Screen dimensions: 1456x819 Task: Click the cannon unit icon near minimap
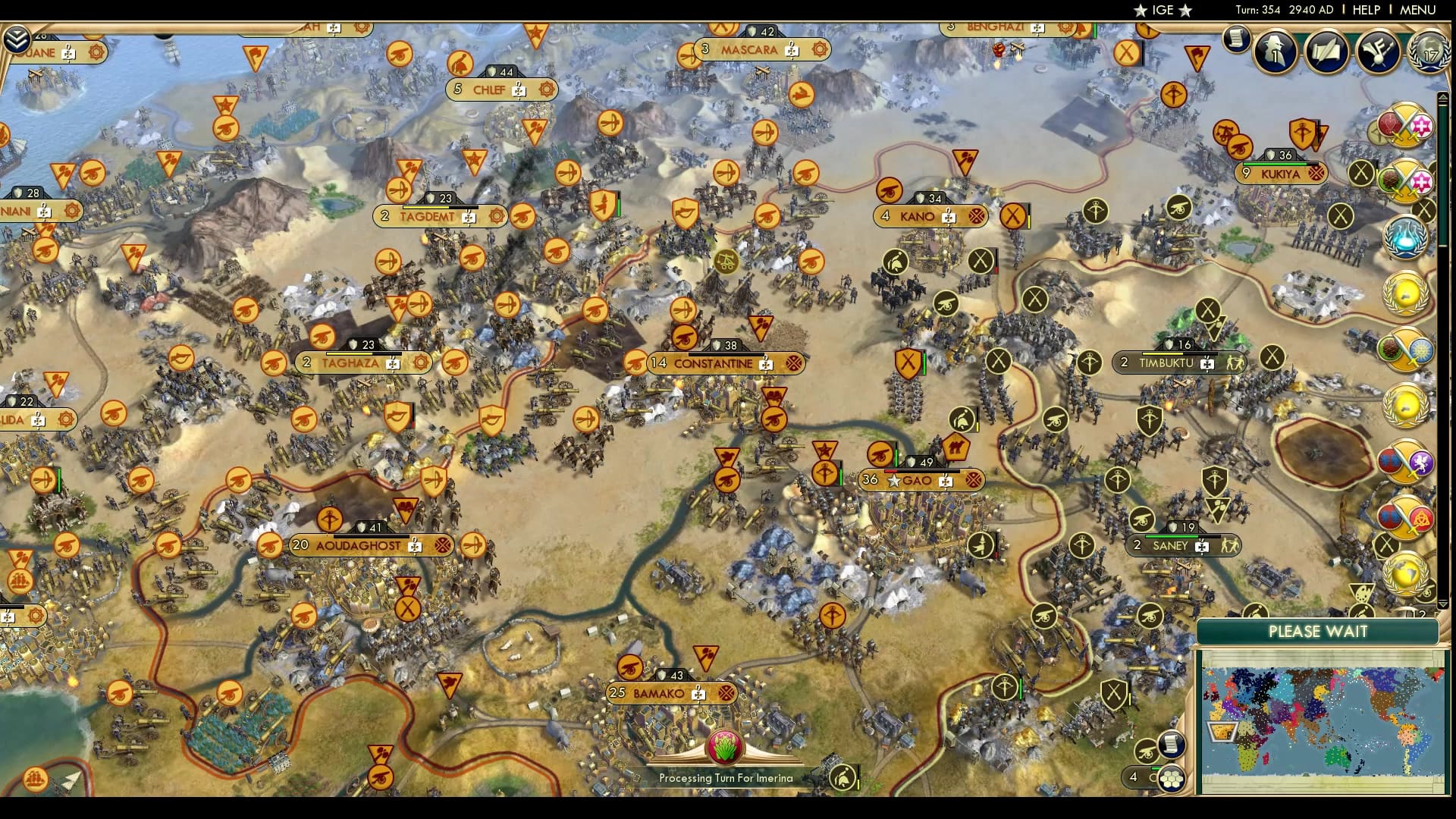tap(1147, 752)
